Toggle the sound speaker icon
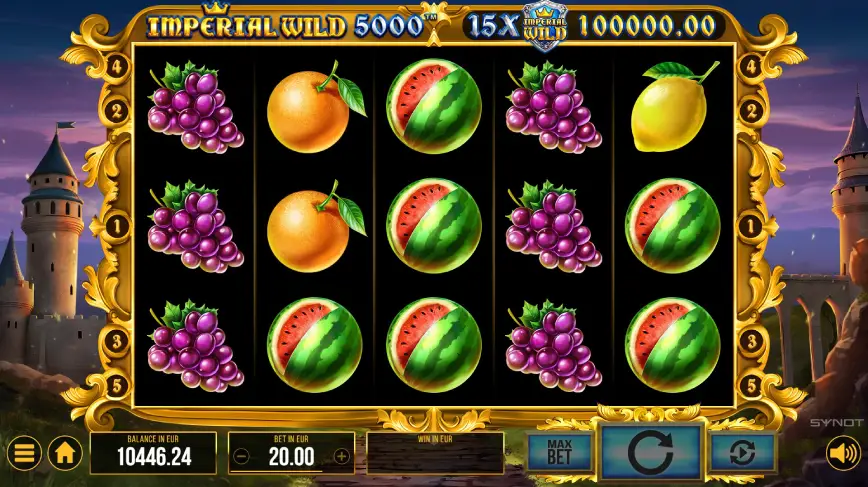Screen dimensions: 868x487 [843, 454]
